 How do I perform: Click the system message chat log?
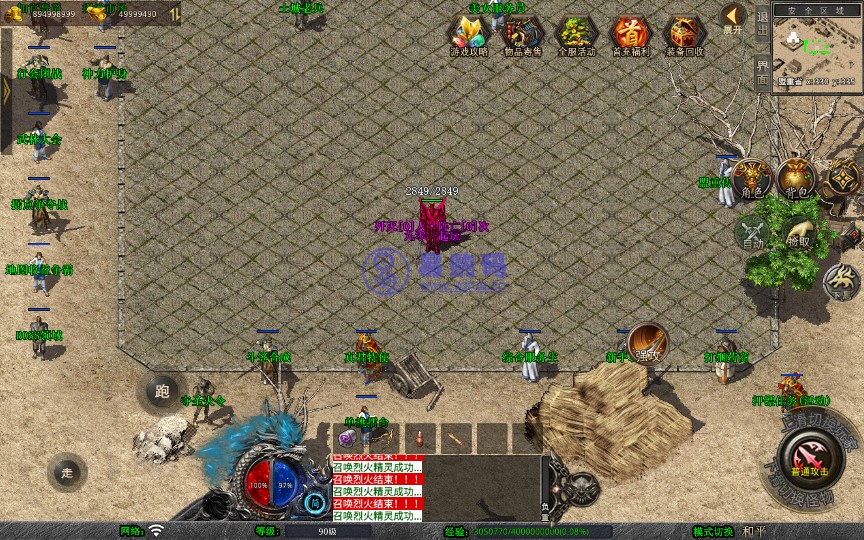[376, 489]
